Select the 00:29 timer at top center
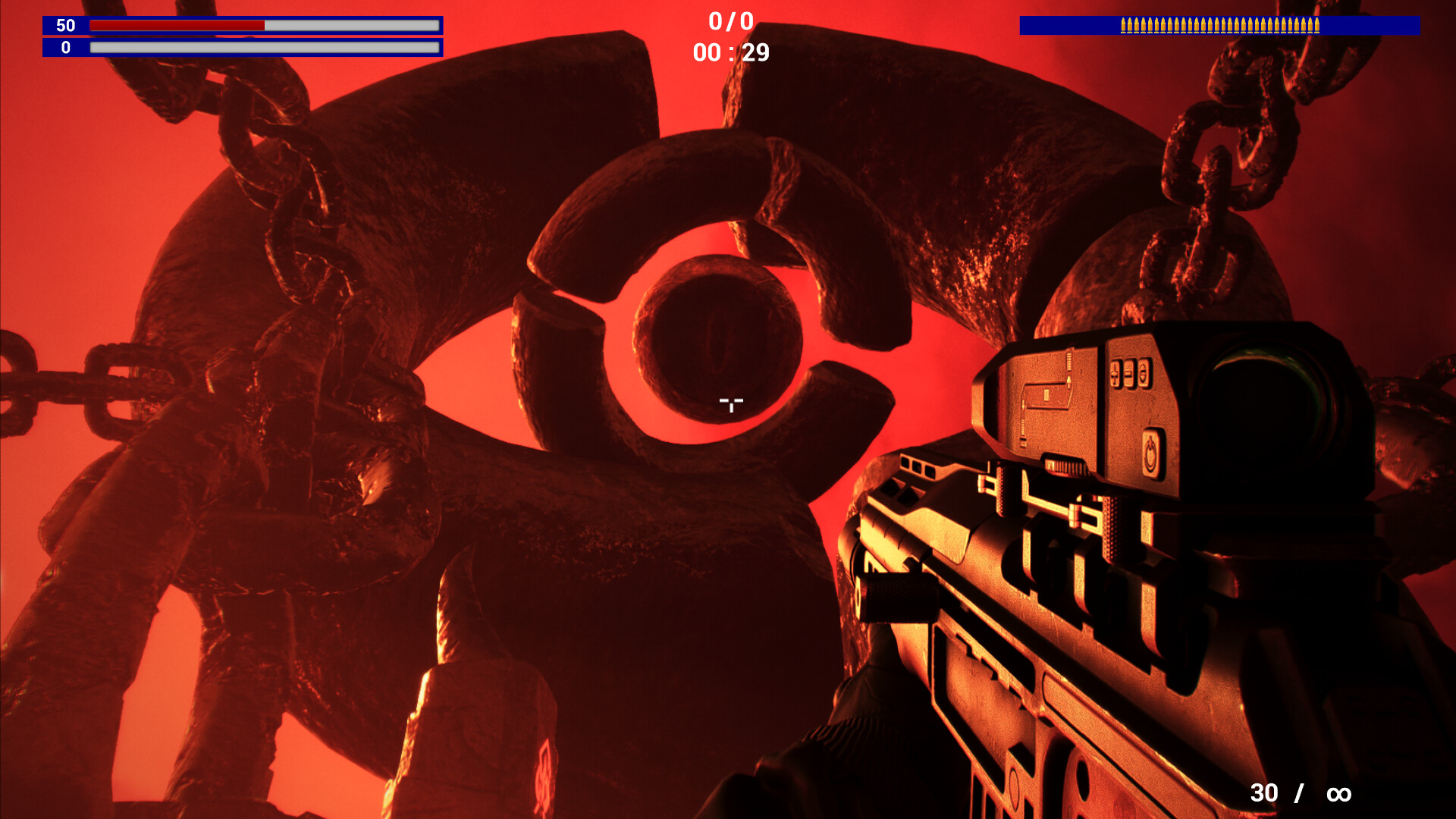The width and height of the screenshot is (1456, 819). (x=730, y=52)
